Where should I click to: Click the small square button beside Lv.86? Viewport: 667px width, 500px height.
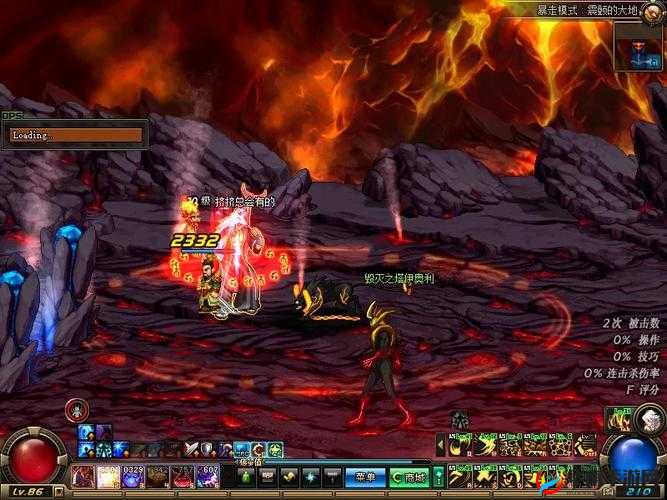click(60, 492)
